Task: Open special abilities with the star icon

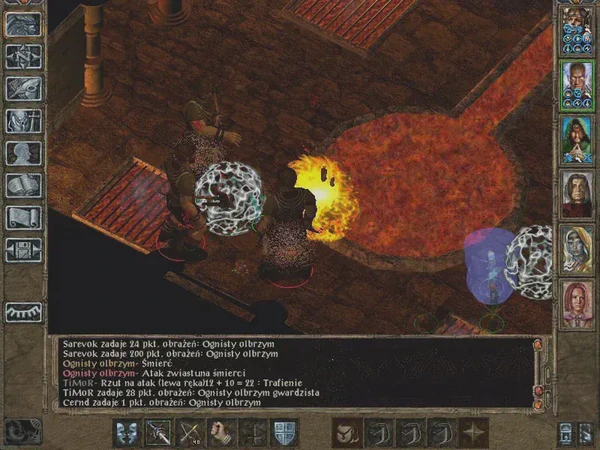Action: 473,432
